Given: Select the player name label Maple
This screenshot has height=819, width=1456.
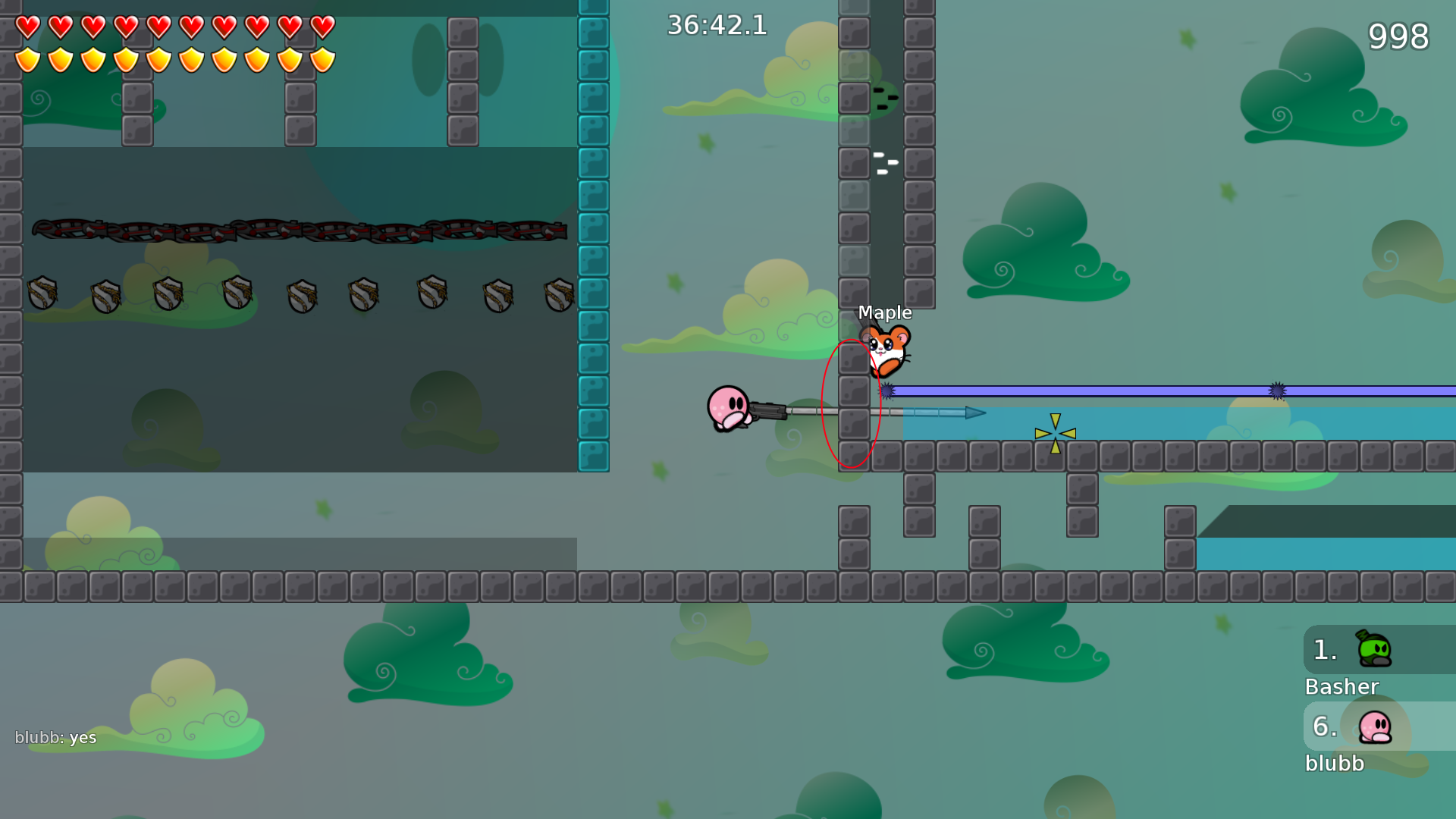Looking at the screenshot, I should click(885, 312).
